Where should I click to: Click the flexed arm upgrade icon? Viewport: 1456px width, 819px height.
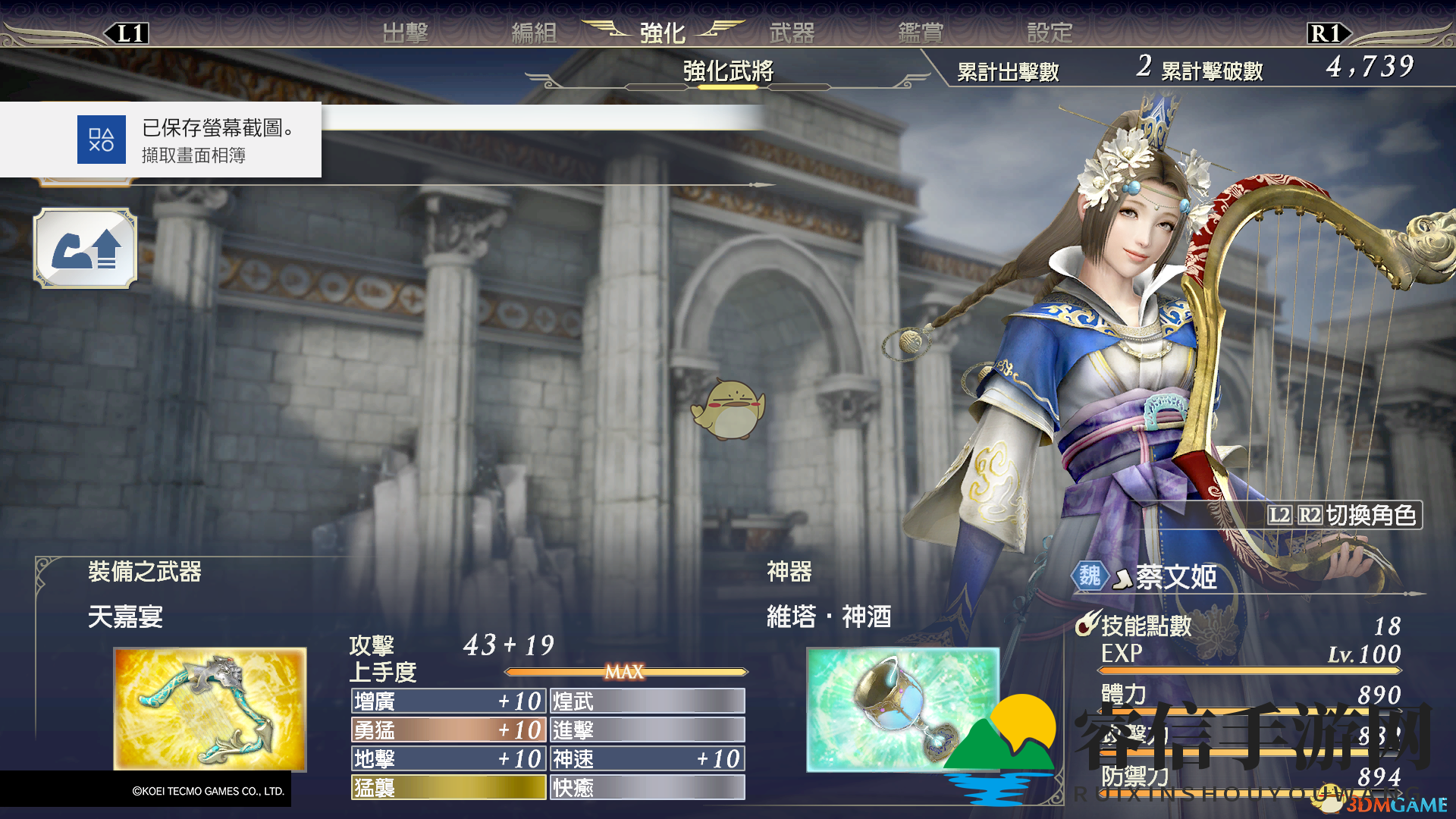coord(86,249)
